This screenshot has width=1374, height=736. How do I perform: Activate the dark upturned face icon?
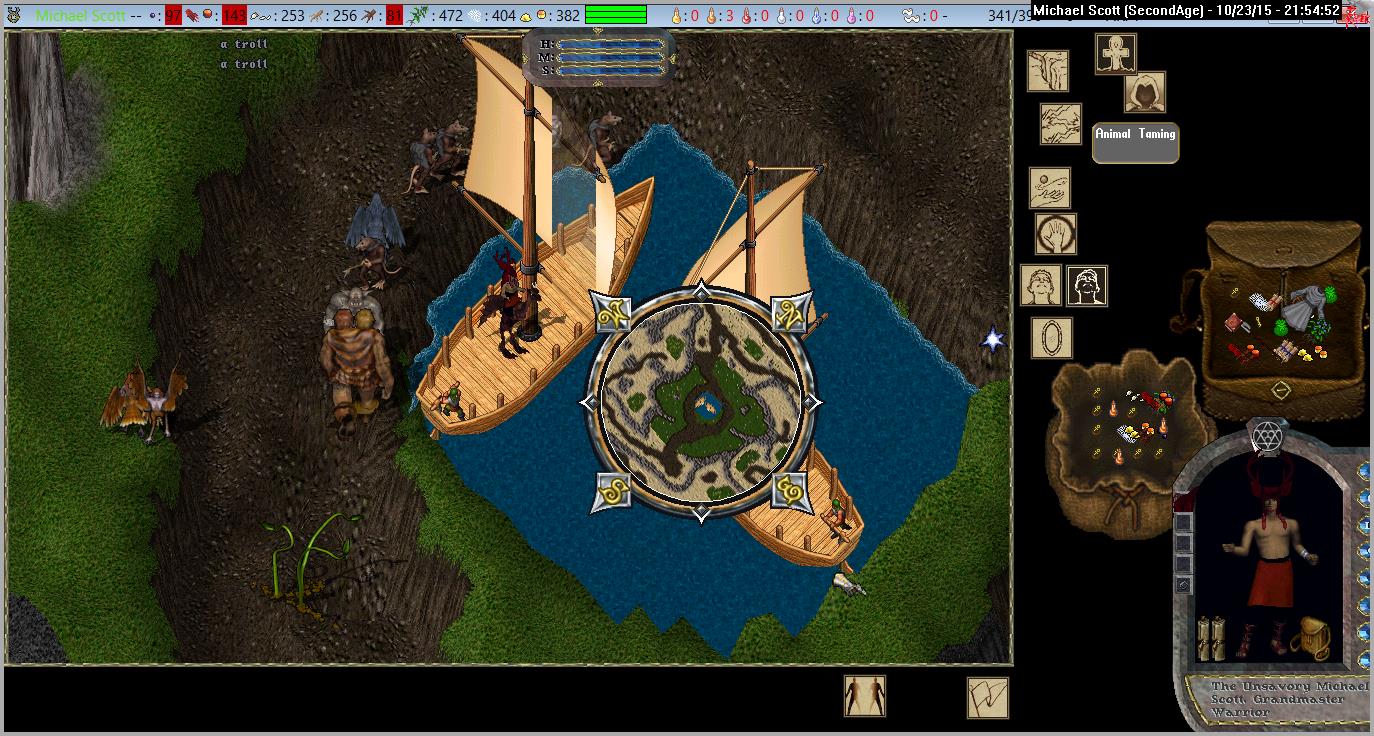click(1086, 286)
